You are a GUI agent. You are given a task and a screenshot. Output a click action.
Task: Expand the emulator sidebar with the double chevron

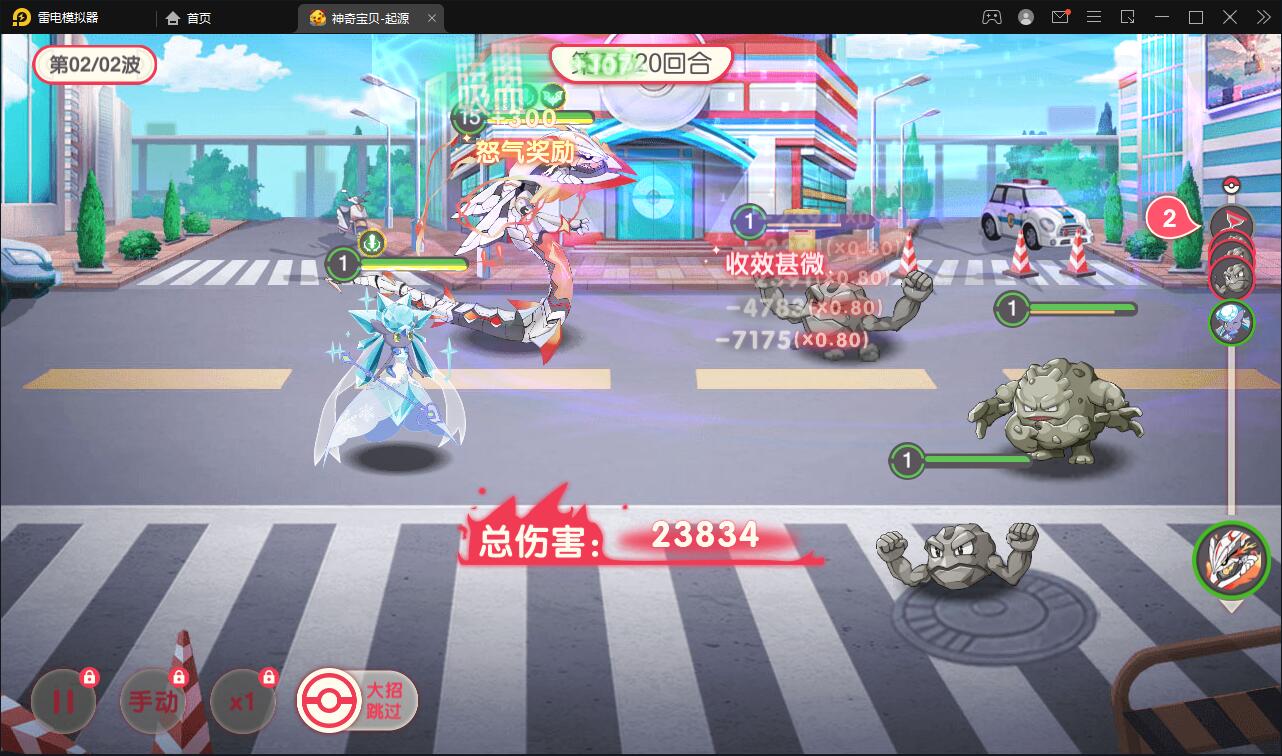[1263, 17]
